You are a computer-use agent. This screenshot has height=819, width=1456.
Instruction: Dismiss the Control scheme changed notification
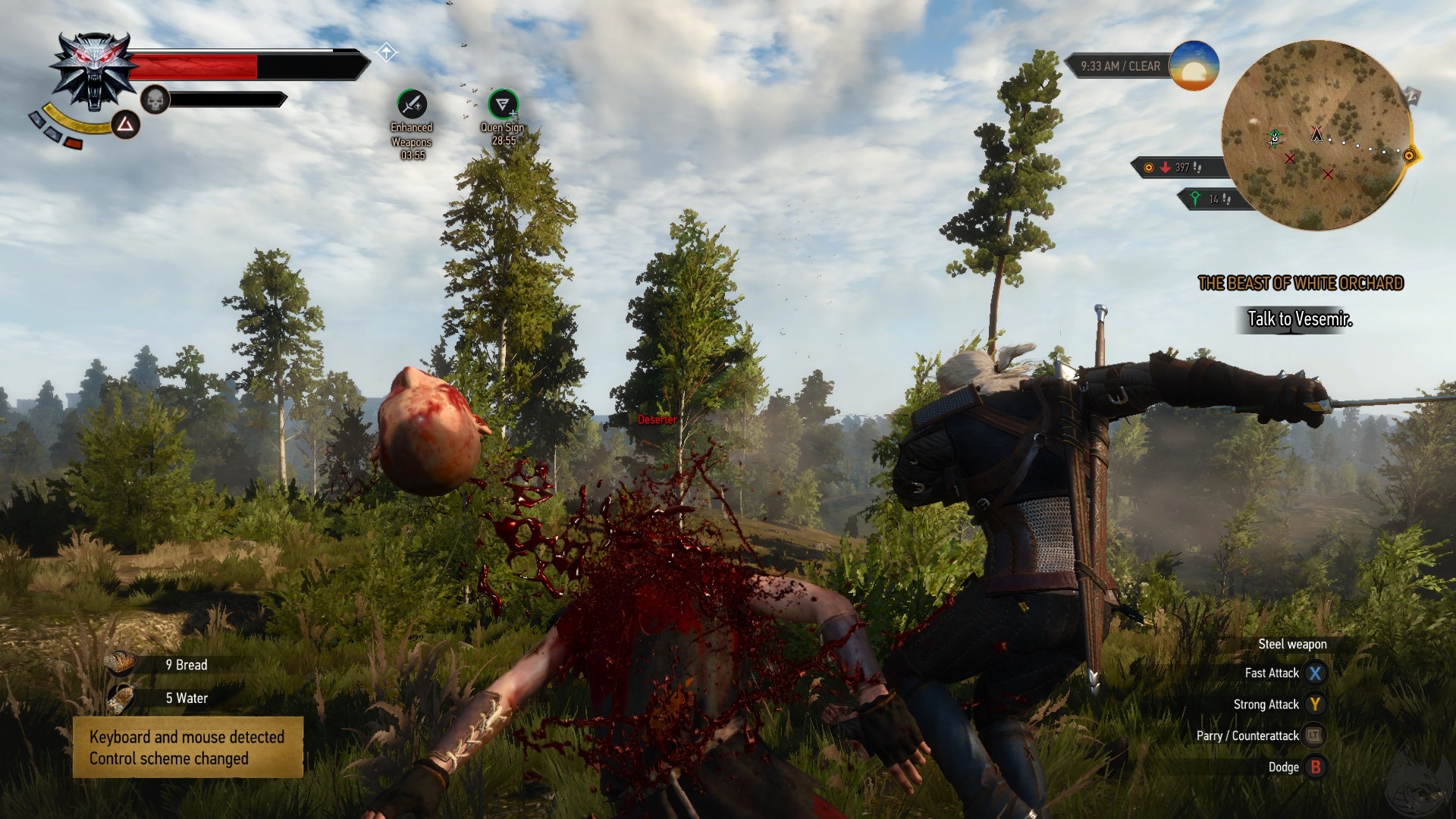[187, 747]
